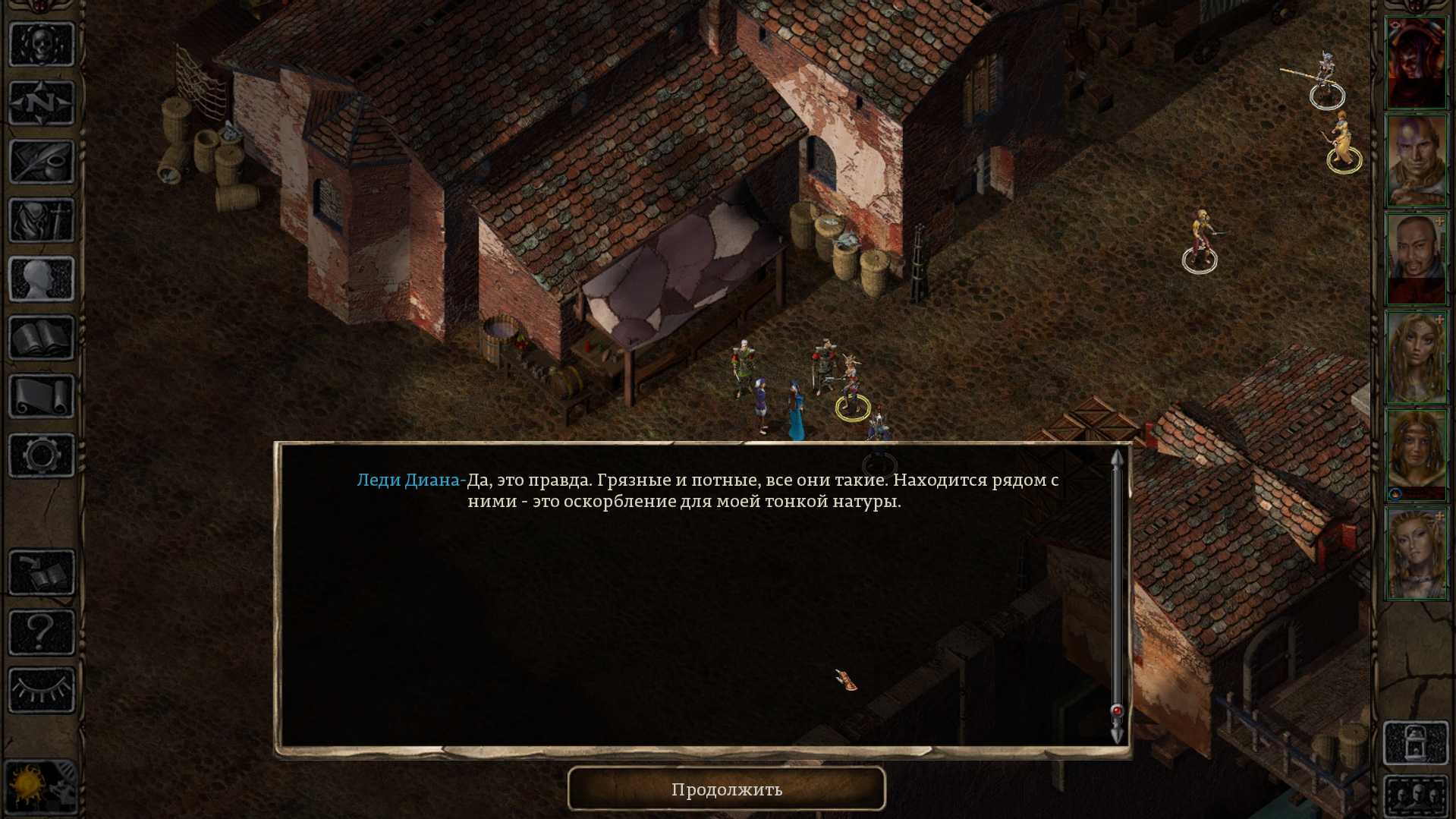
Task: Select the red demonic-faced party portrait
Action: click(x=1416, y=63)
